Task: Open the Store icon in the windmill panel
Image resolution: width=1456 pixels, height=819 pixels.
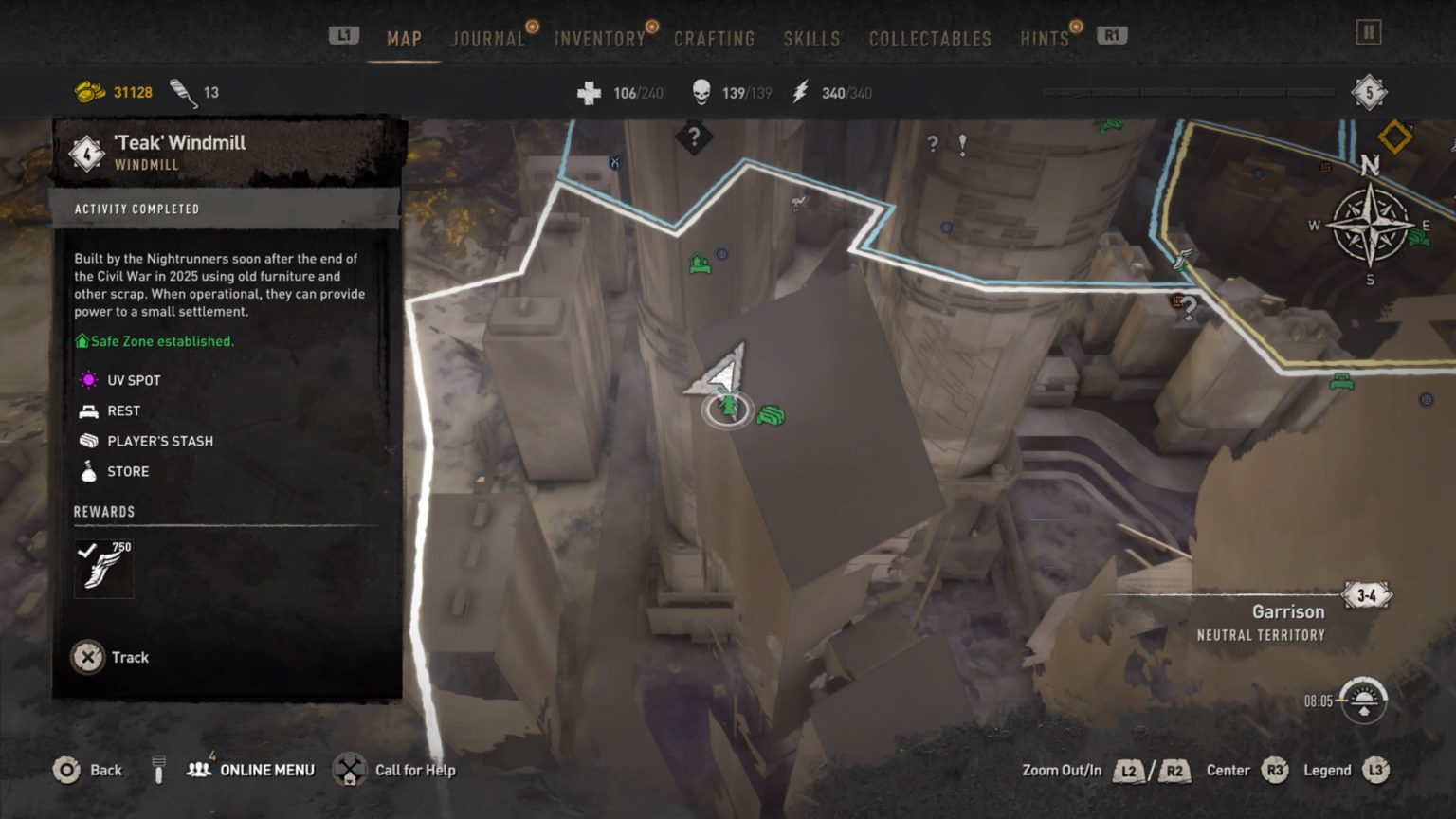Action: coord(88,471)
